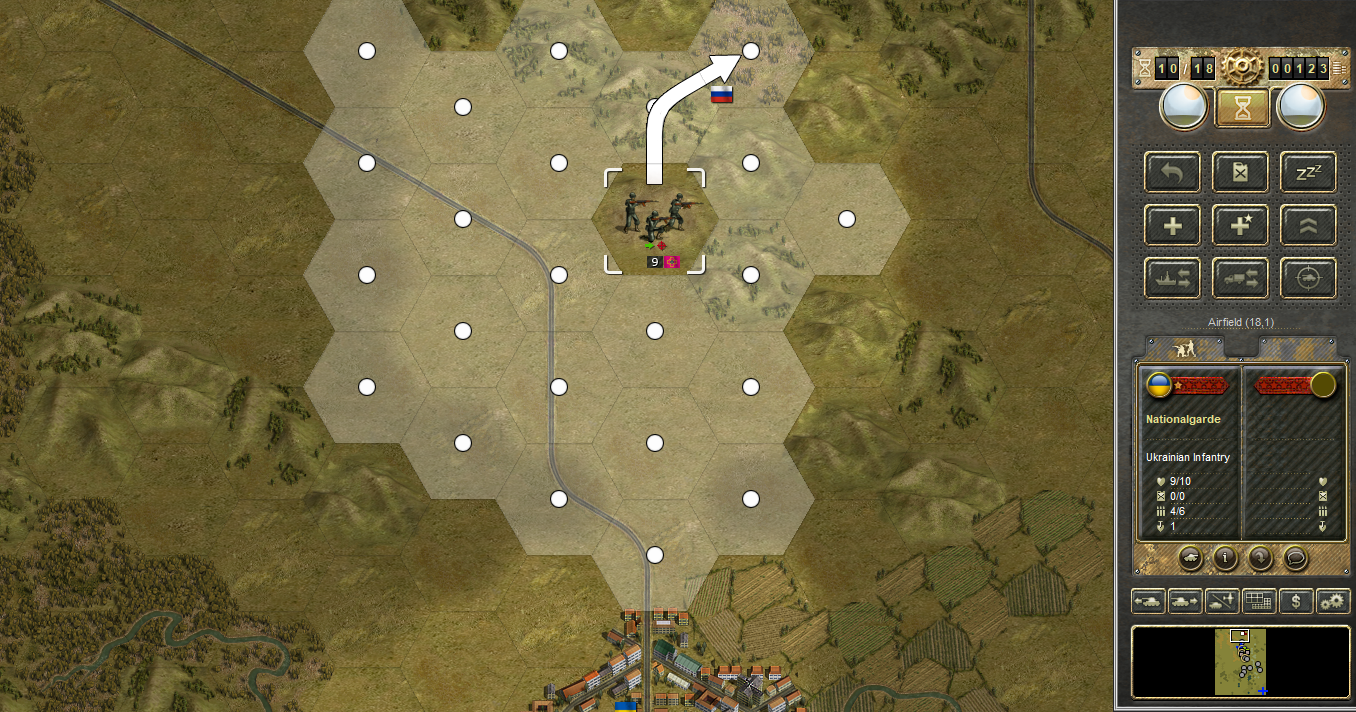
Task: Choose elite reinforcements with the plus-star button
Action: [x=1241, y=226]
